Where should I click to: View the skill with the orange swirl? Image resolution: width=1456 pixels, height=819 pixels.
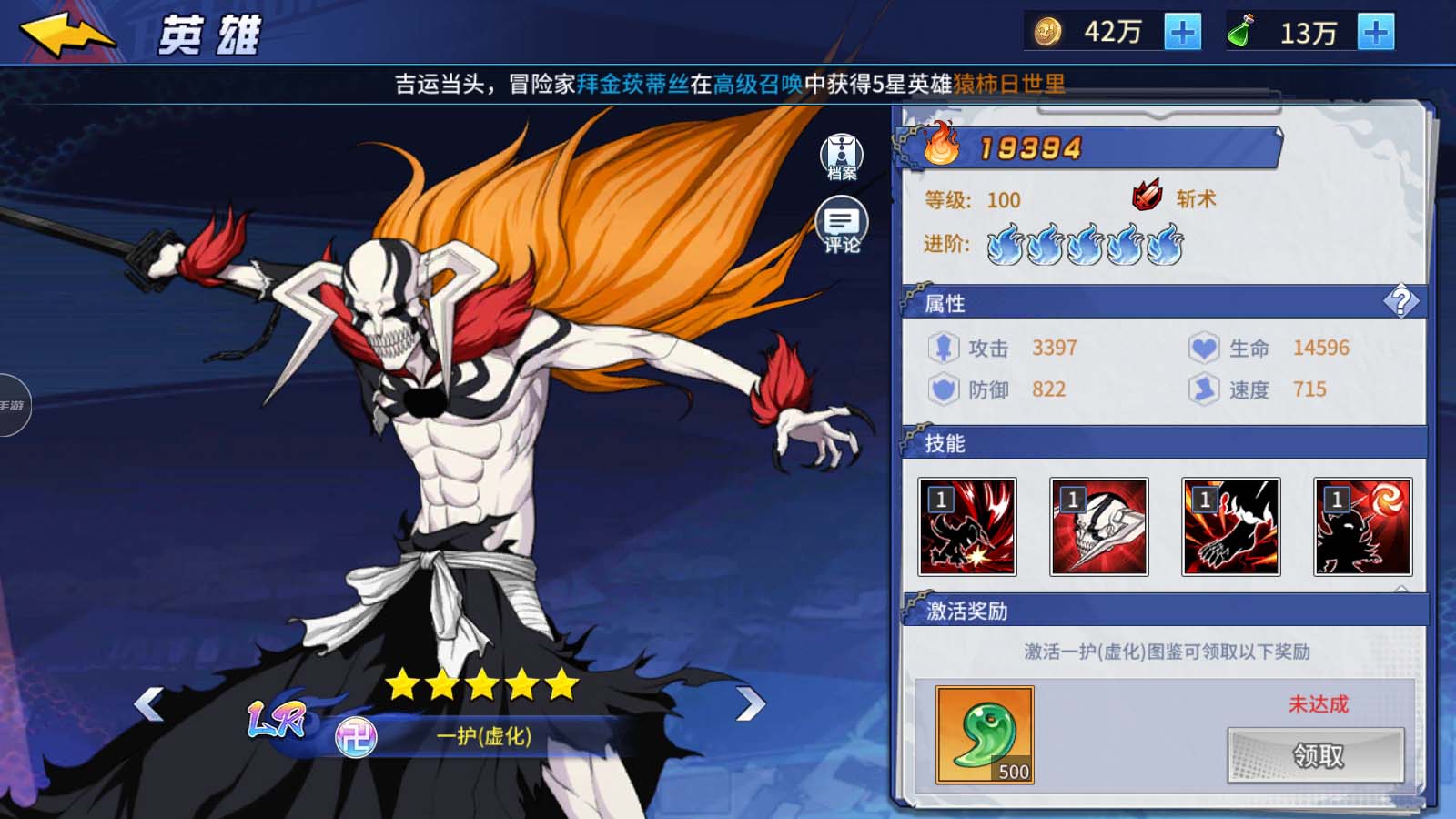point(1362,527)
